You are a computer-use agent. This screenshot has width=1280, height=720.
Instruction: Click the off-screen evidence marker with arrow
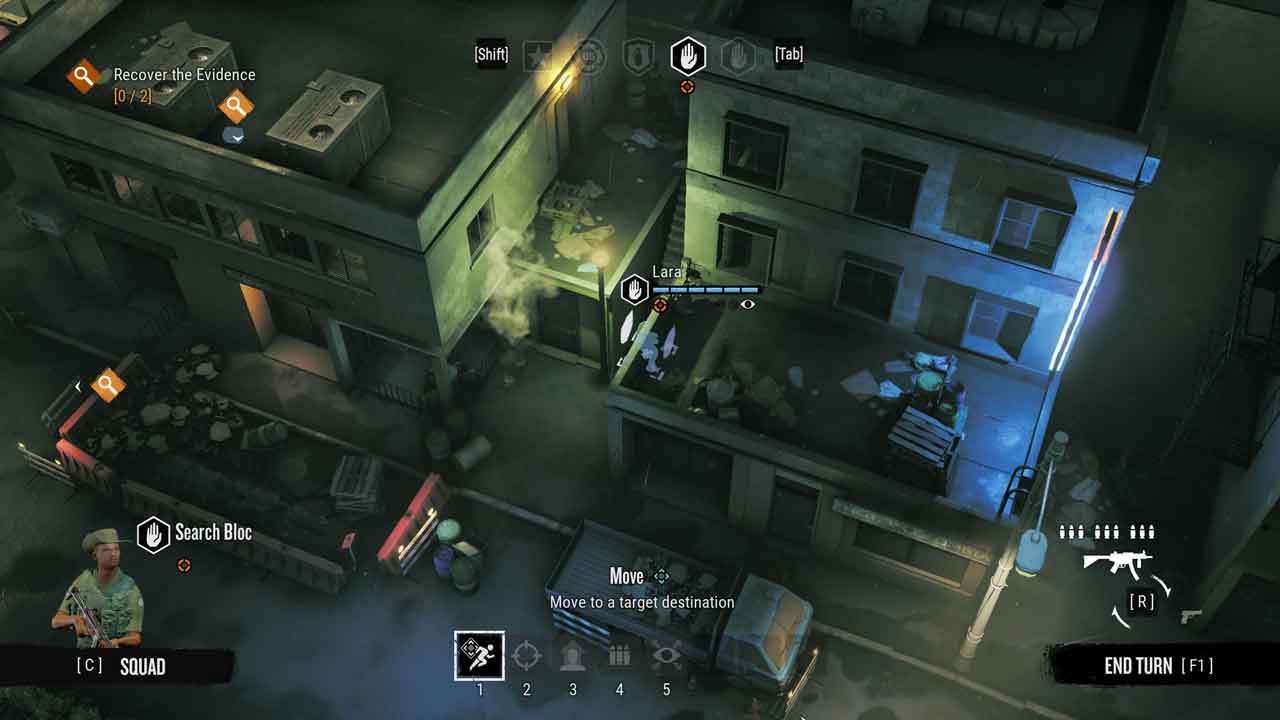pyautogui.click(x=107, y=384)
